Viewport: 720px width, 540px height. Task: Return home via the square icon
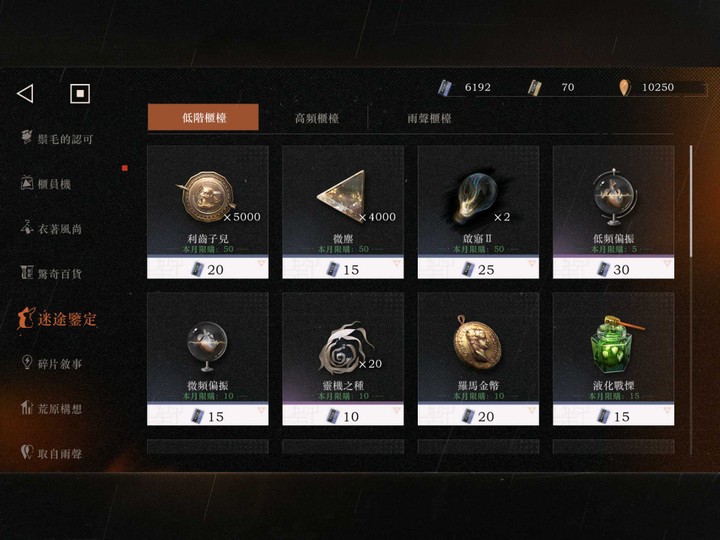point(80,94)
